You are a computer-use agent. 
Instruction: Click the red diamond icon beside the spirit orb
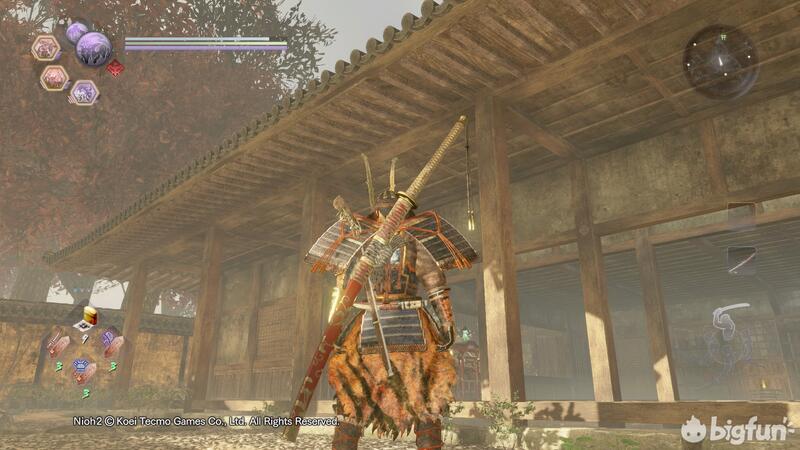click(x=116, y=68)
